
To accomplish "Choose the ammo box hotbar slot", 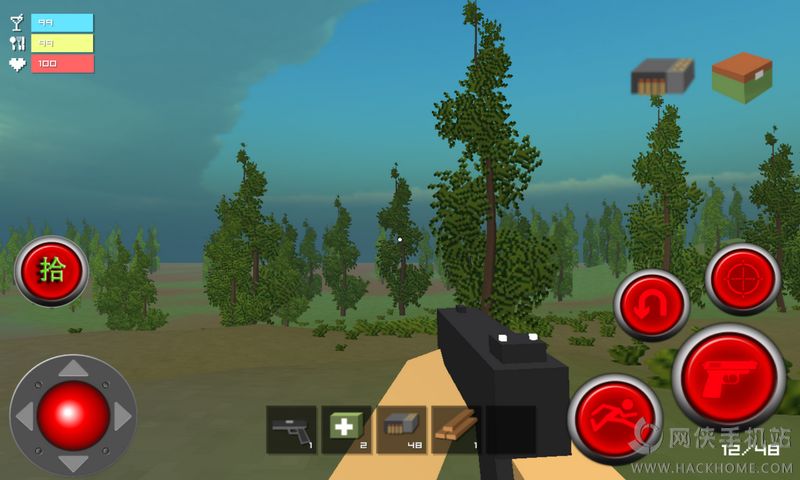I will (401, 430).
